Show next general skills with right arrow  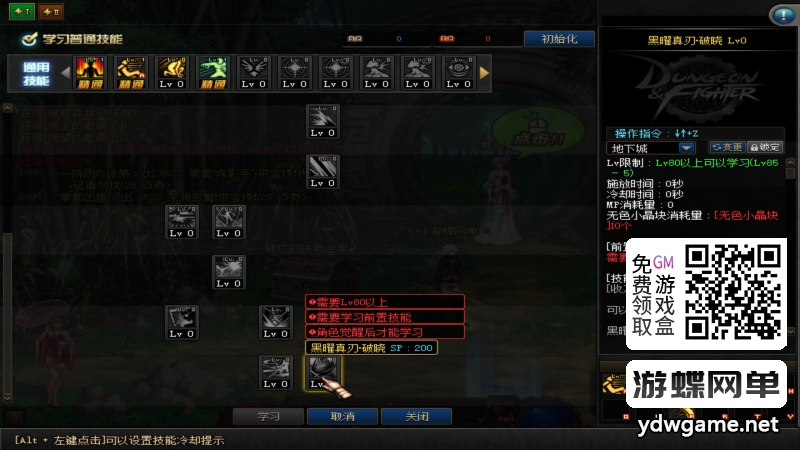click(x=485, y=72)
